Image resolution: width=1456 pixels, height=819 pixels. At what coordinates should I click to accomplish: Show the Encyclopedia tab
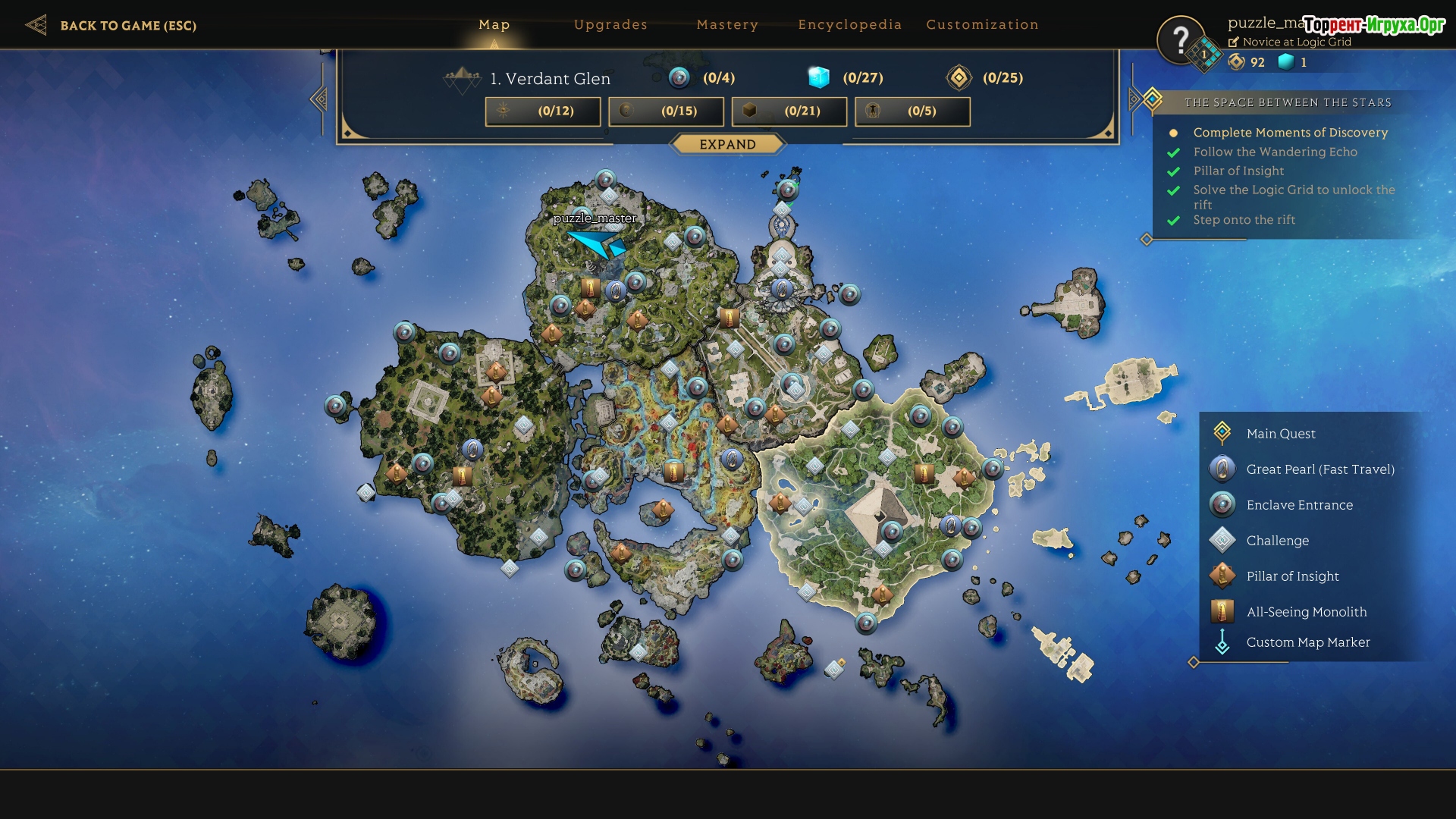pyautogui.click(x=849, y=25)
